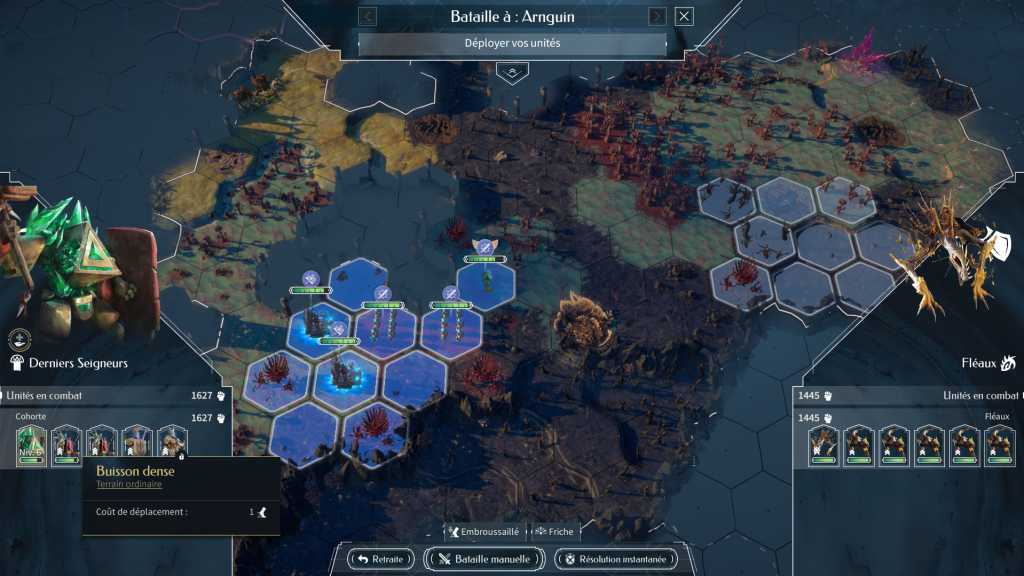Go to the previous battle arrow
The image size is (1024, 576).
pos(367,16)
